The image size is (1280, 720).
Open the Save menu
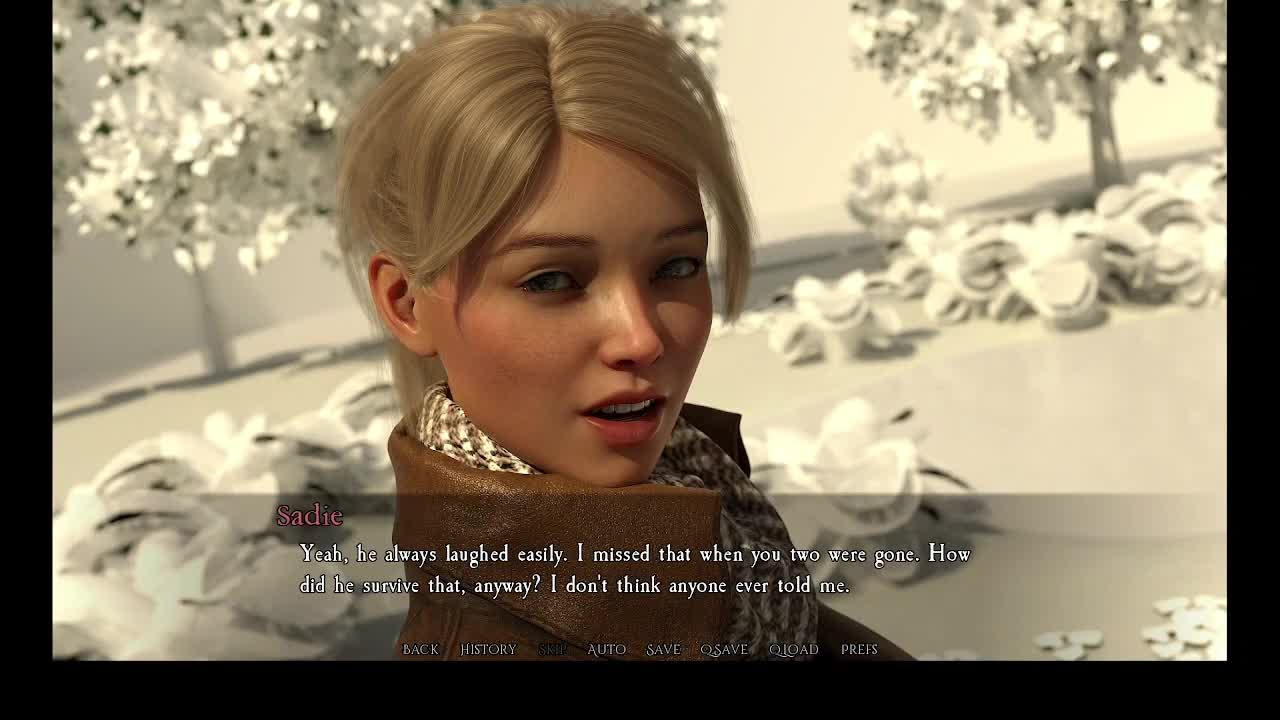663,650
